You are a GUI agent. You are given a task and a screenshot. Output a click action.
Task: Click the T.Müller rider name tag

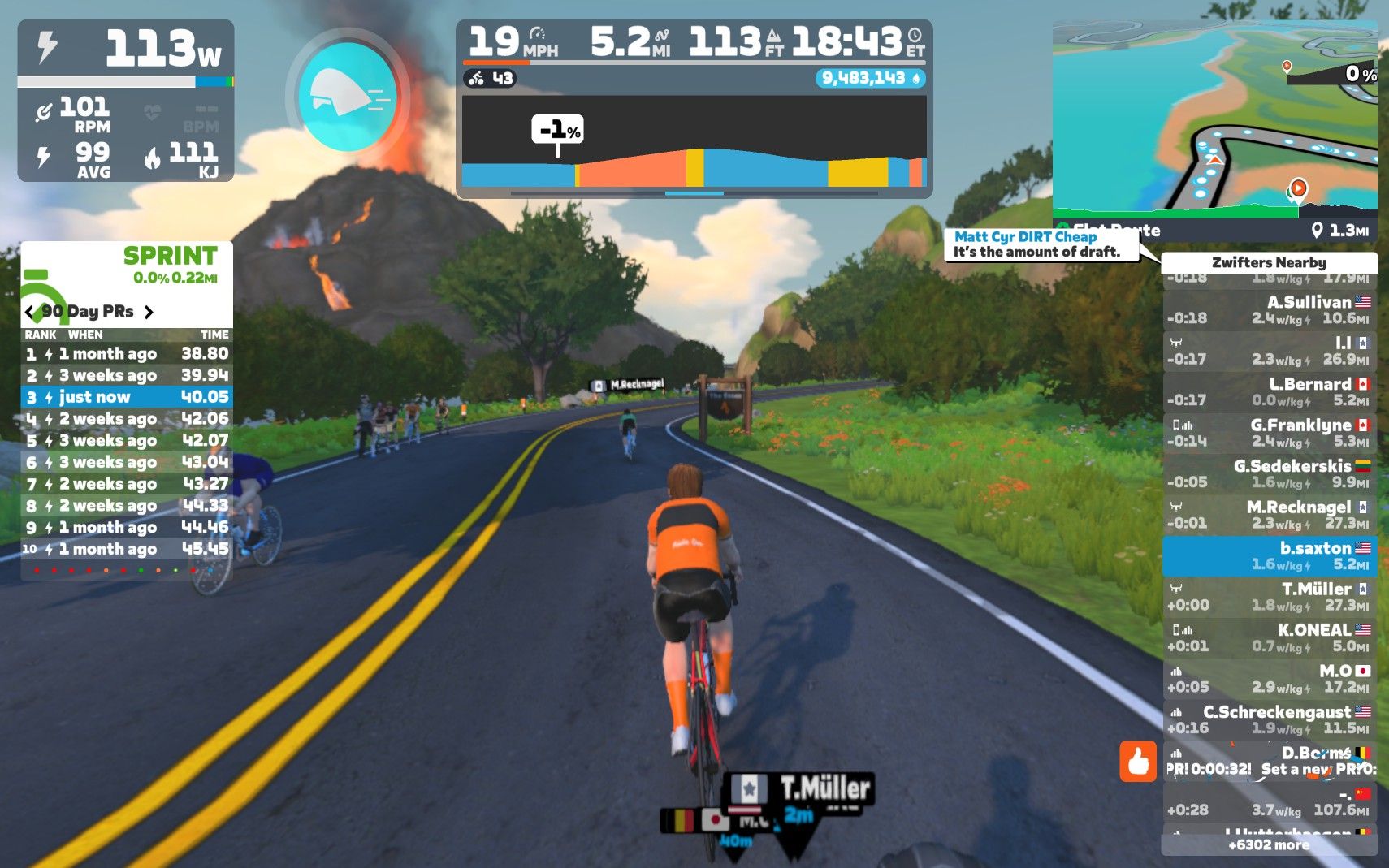coord(800,789)
